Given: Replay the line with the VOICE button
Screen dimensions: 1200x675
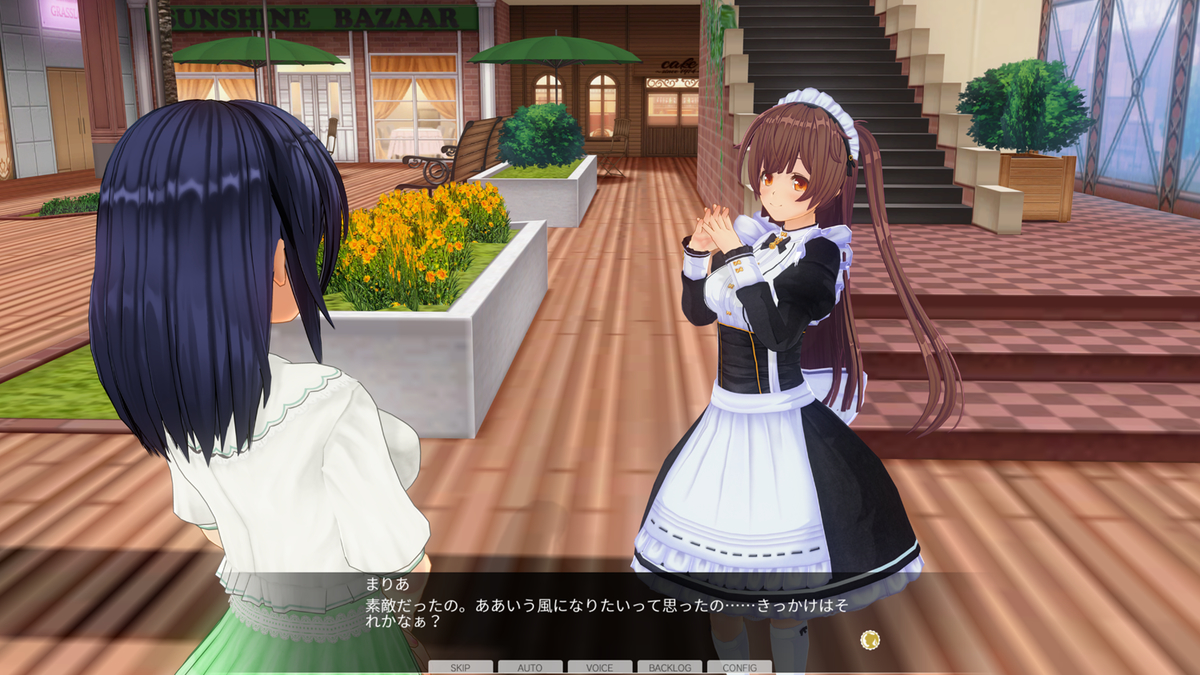Looking at the screenshot, I should [x=600, y=667].
